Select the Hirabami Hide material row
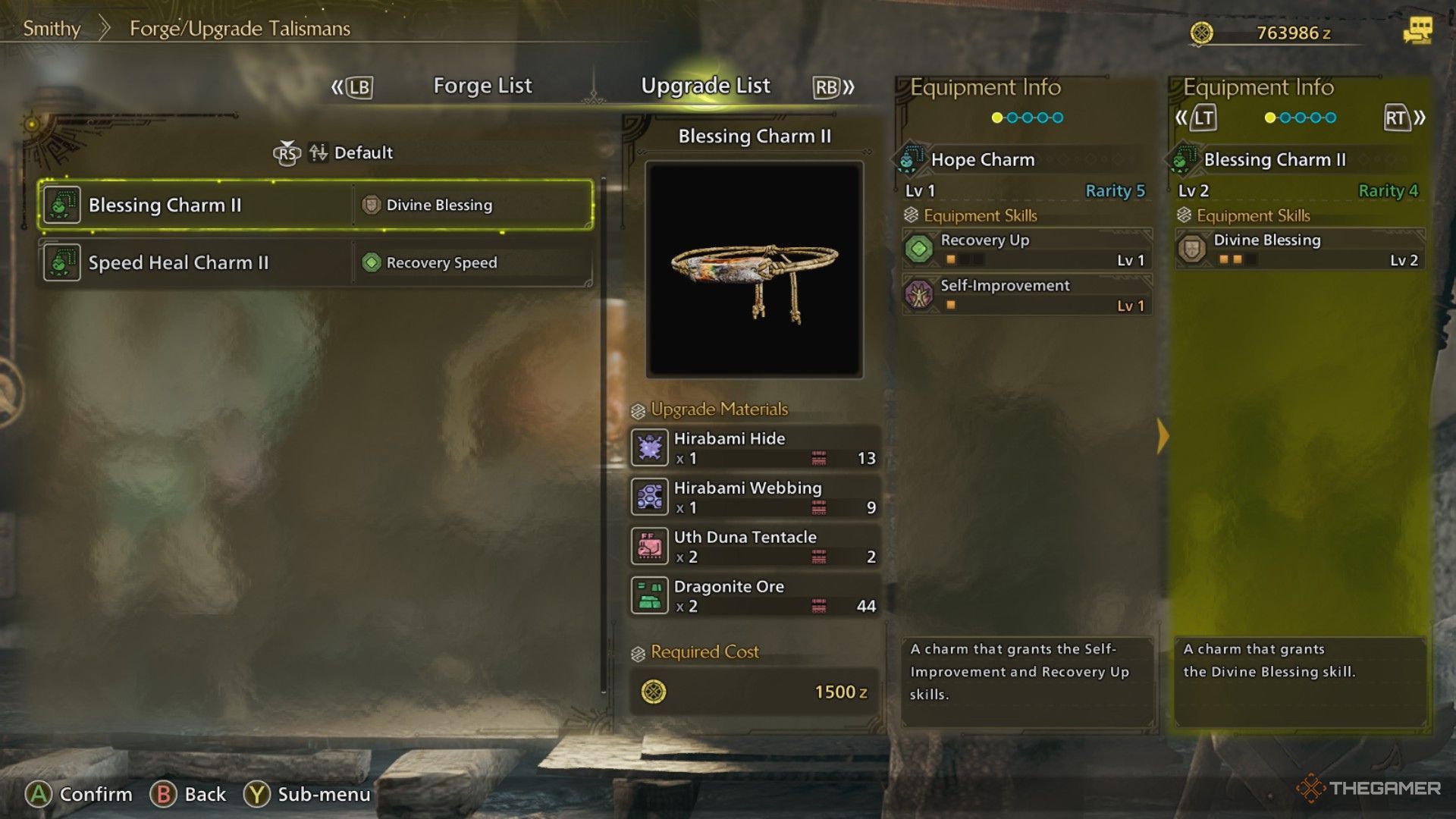 (x=755, y=447)
